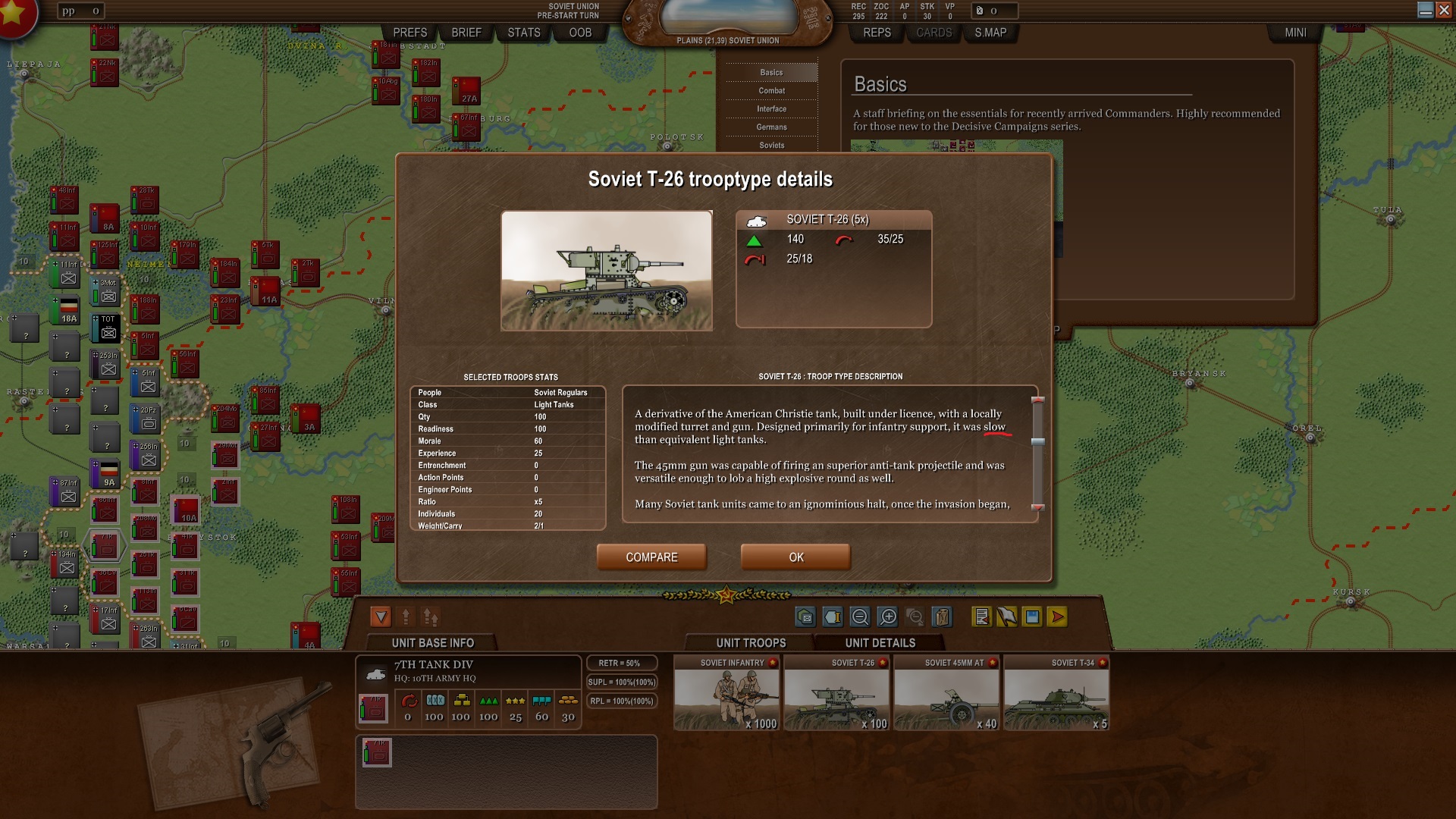
Task: Choose the Germans briefing topic
Action: [771, 127]
